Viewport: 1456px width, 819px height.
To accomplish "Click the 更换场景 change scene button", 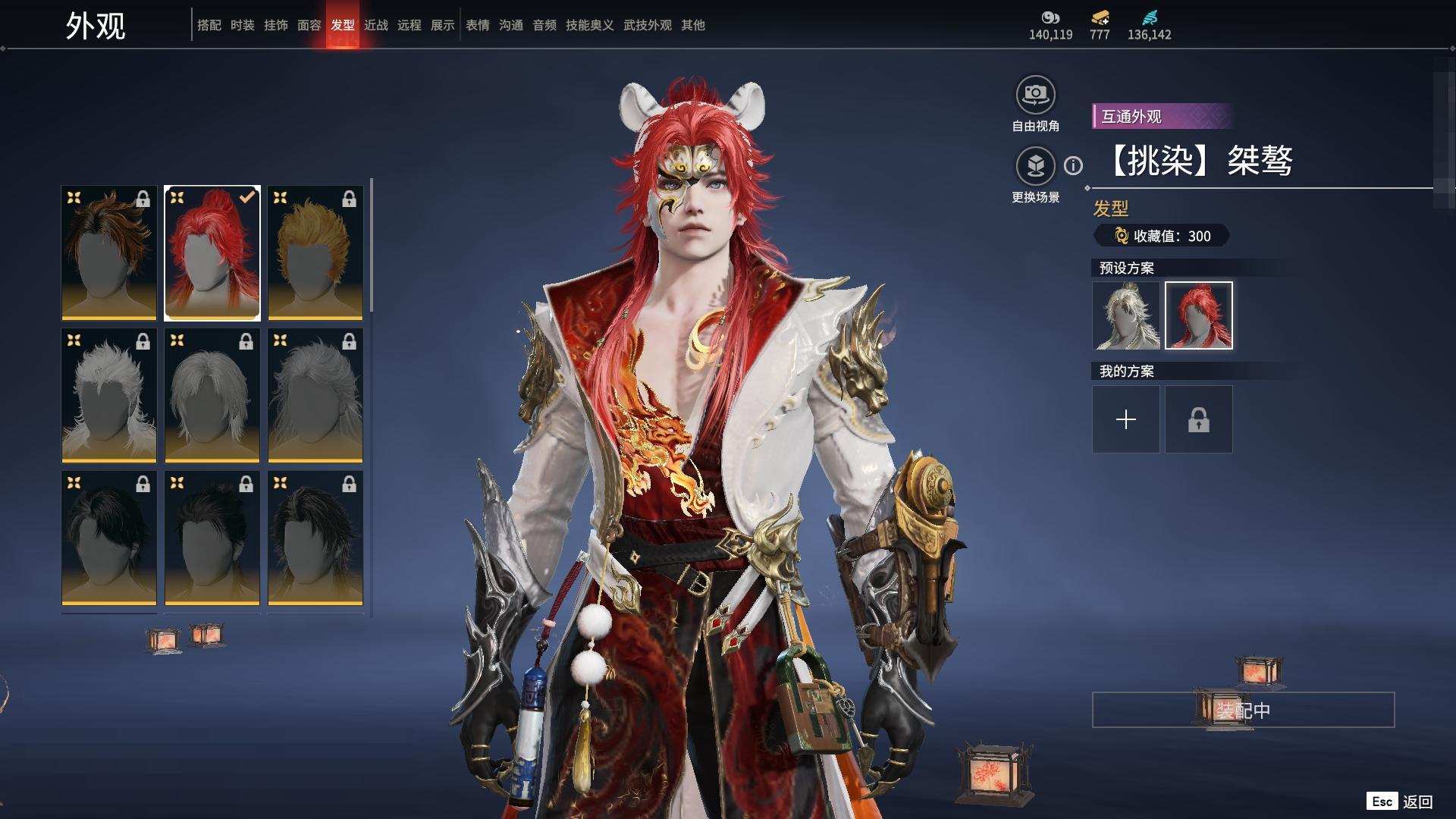I will pos(1035,166).
